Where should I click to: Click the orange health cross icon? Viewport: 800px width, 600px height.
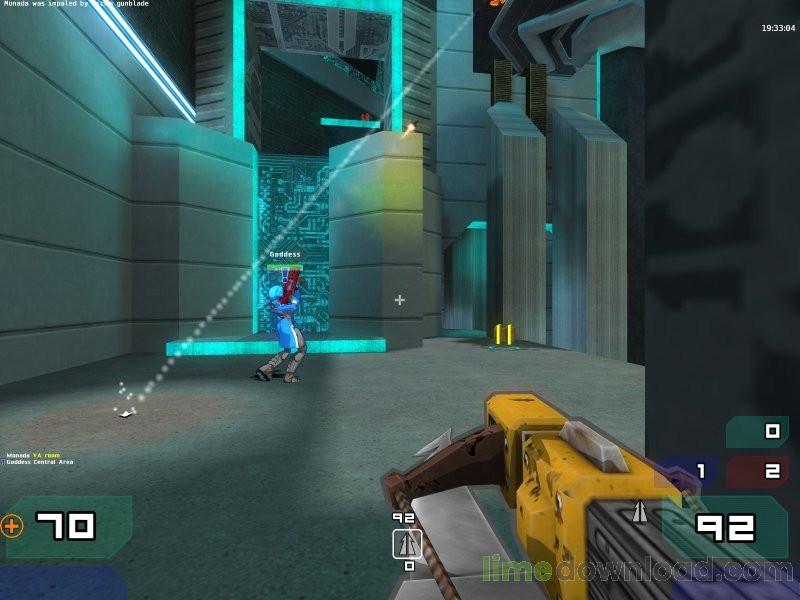pyautogui.click(x=12, y=525)
